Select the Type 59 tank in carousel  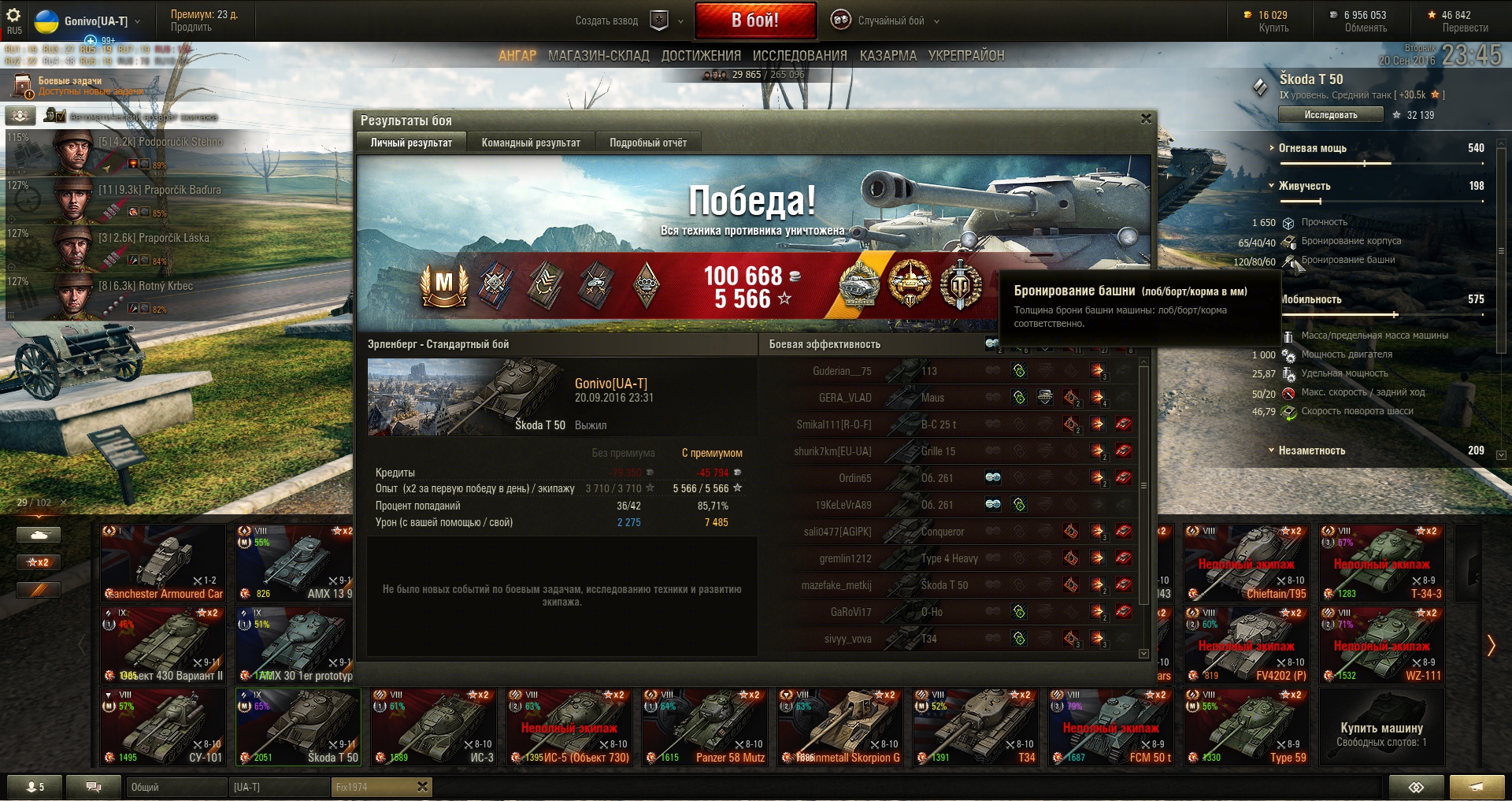pyautogui.click(x=1247, y=727)
